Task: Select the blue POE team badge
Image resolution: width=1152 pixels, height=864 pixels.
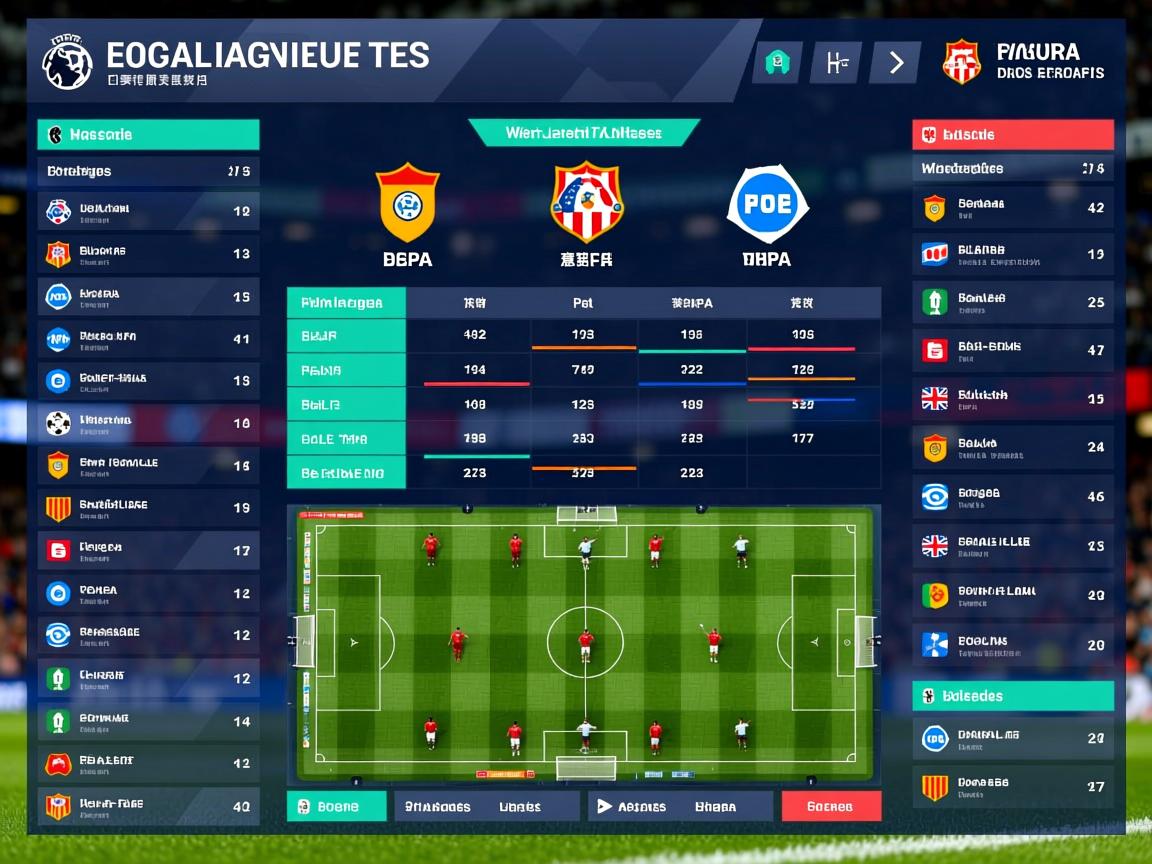Action: pos(768,204)
